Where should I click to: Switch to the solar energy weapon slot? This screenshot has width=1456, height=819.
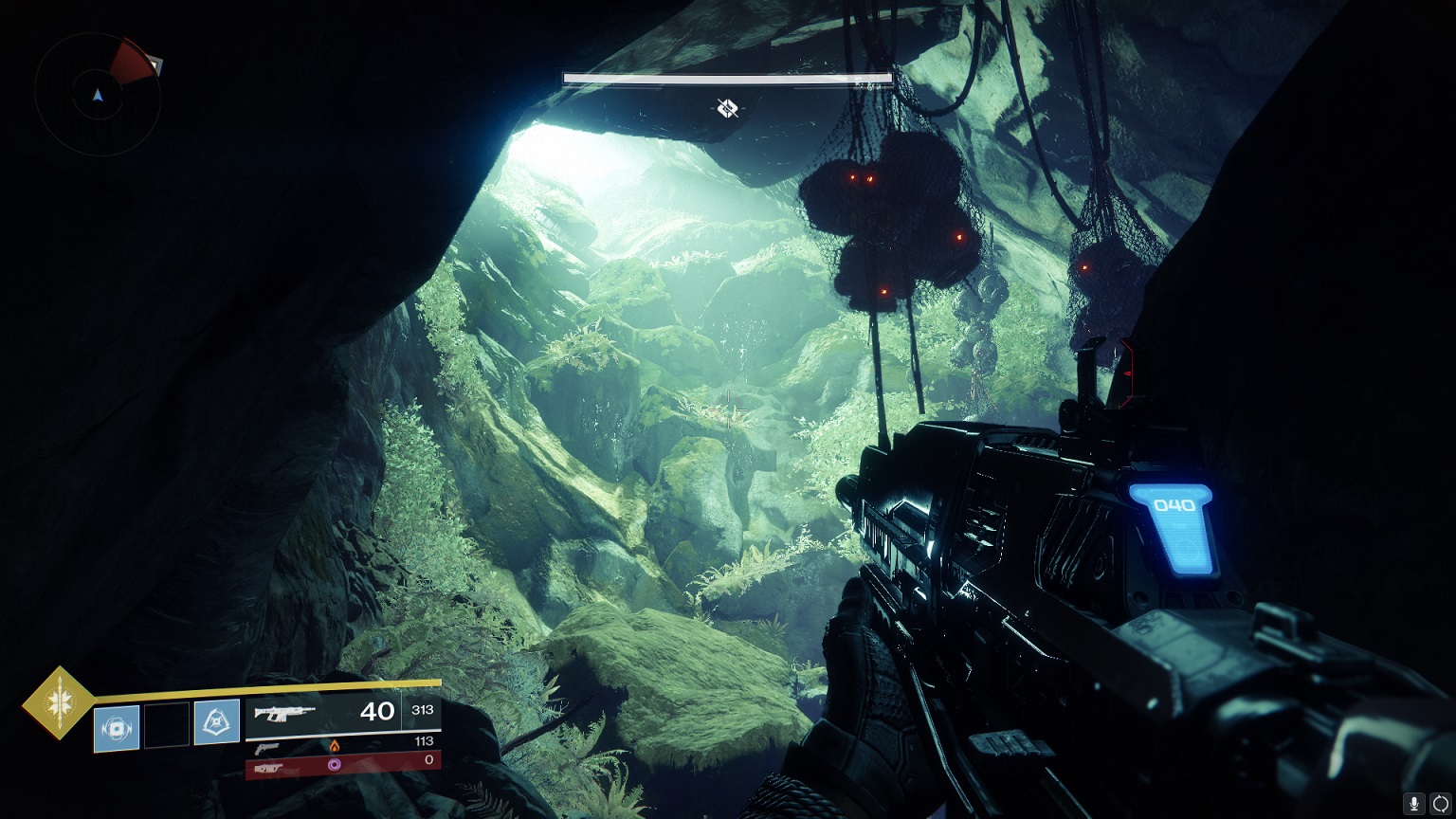(x=342, y=744)
